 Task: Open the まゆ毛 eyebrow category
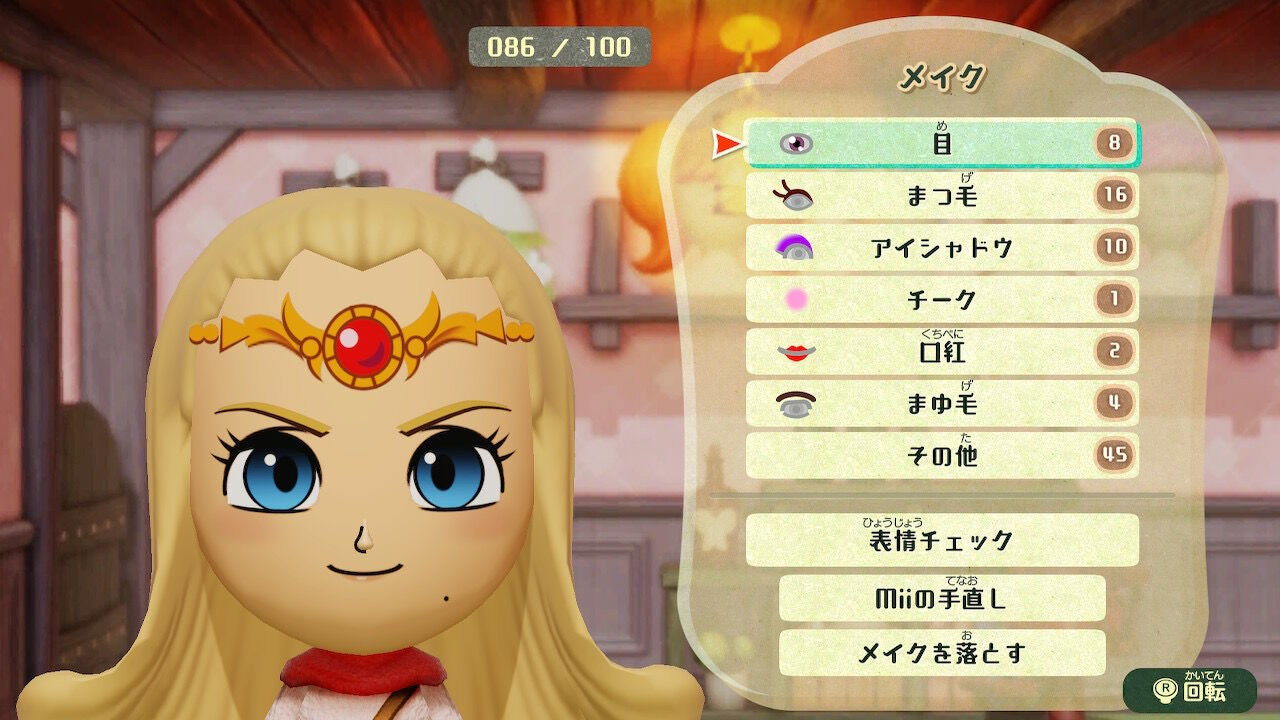(x=940, y=402)
